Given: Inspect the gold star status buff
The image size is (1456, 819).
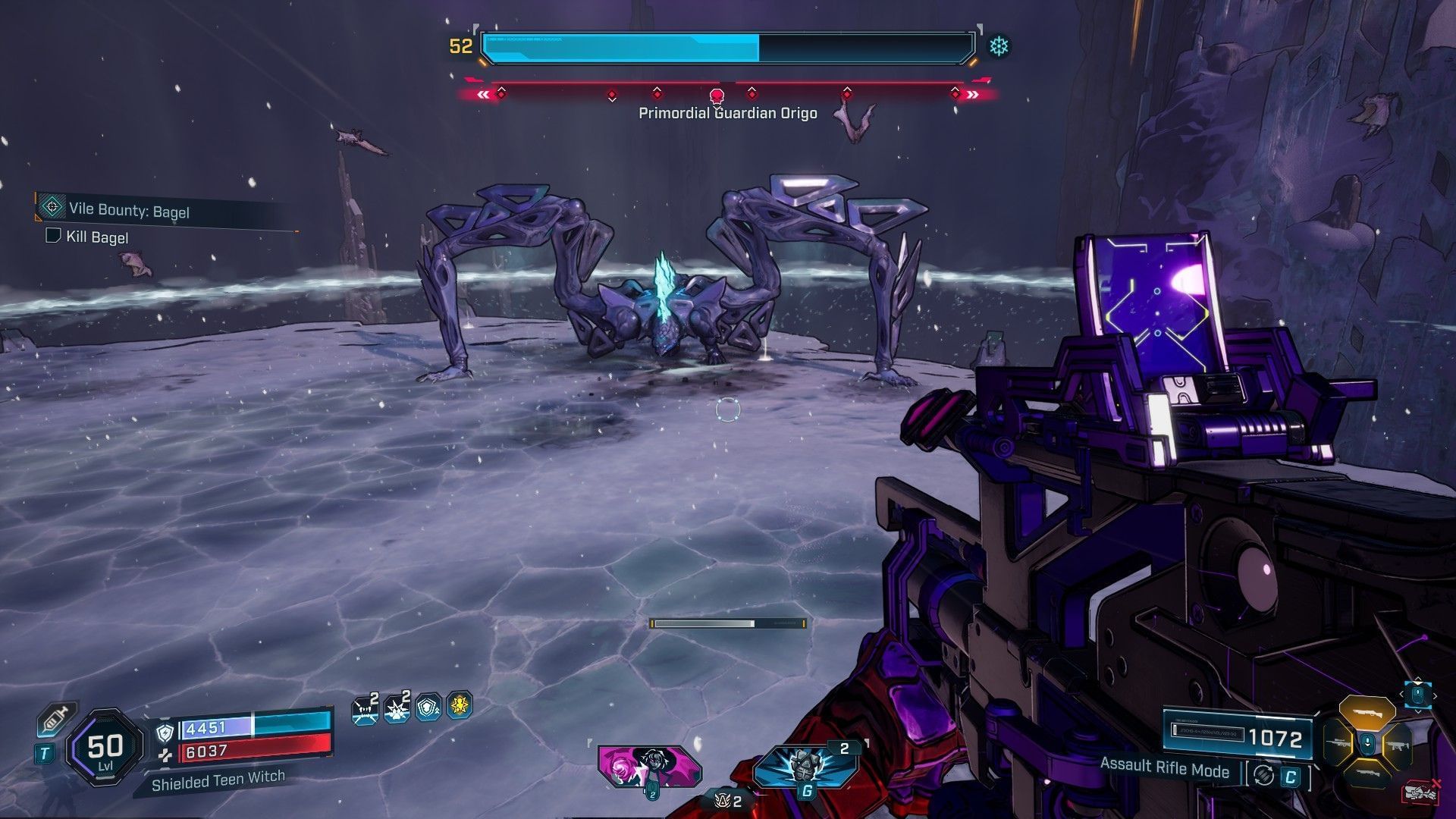Looking at the screenshot, I should point(460,706).
